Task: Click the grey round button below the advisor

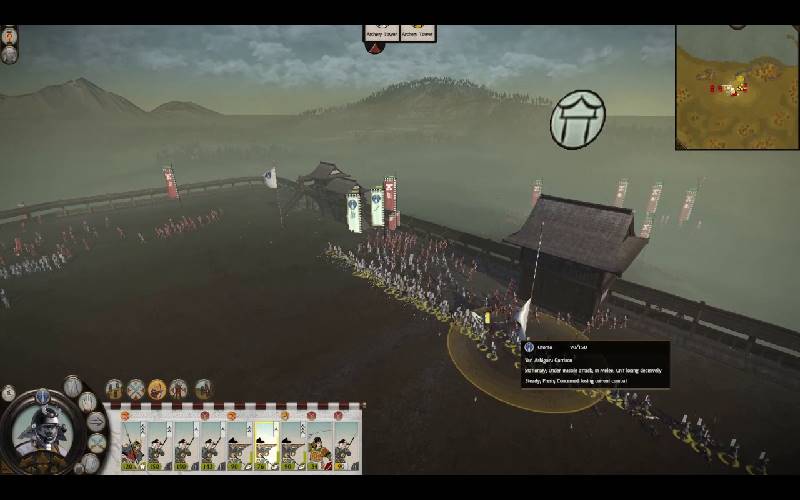Action: click(x=9, y=55)
